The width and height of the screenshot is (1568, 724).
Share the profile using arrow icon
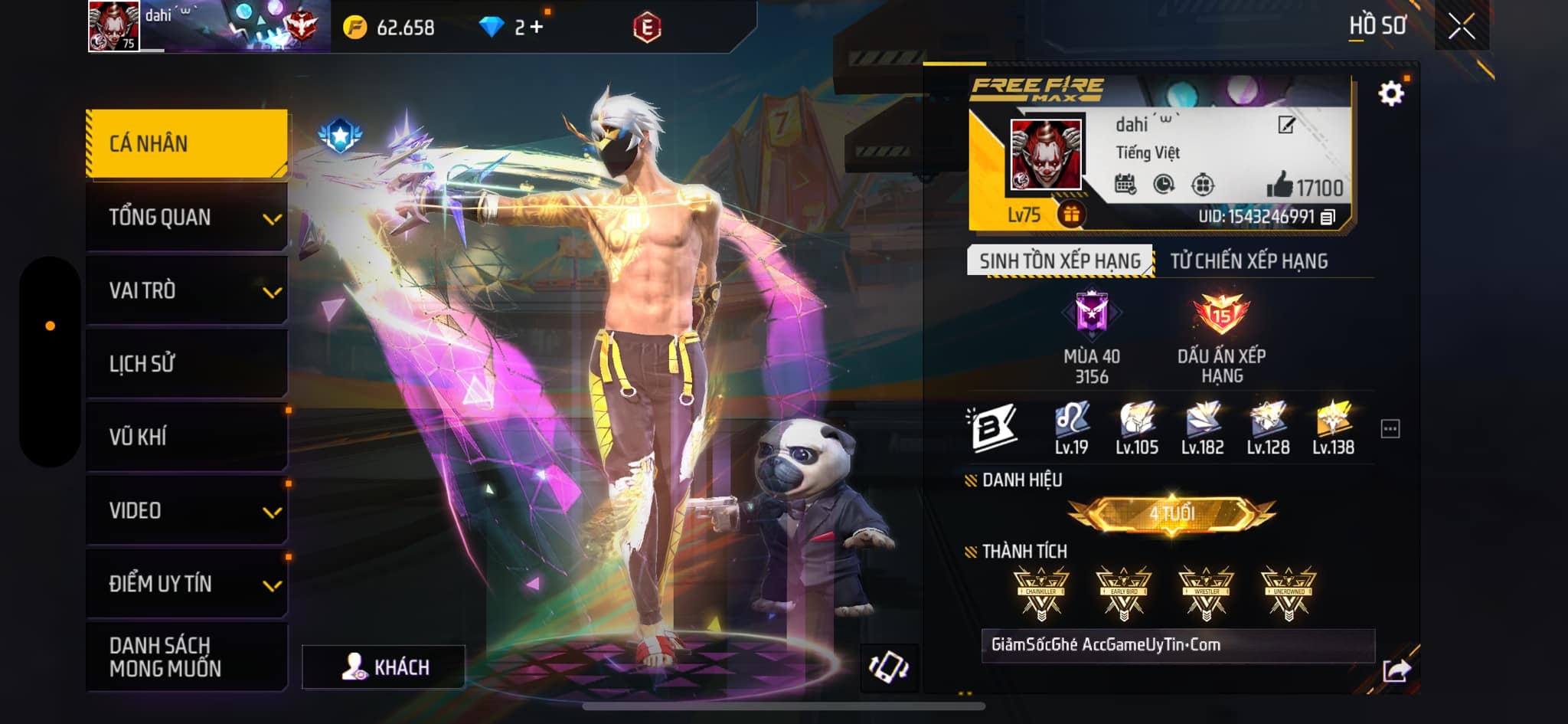point(1396,671)
